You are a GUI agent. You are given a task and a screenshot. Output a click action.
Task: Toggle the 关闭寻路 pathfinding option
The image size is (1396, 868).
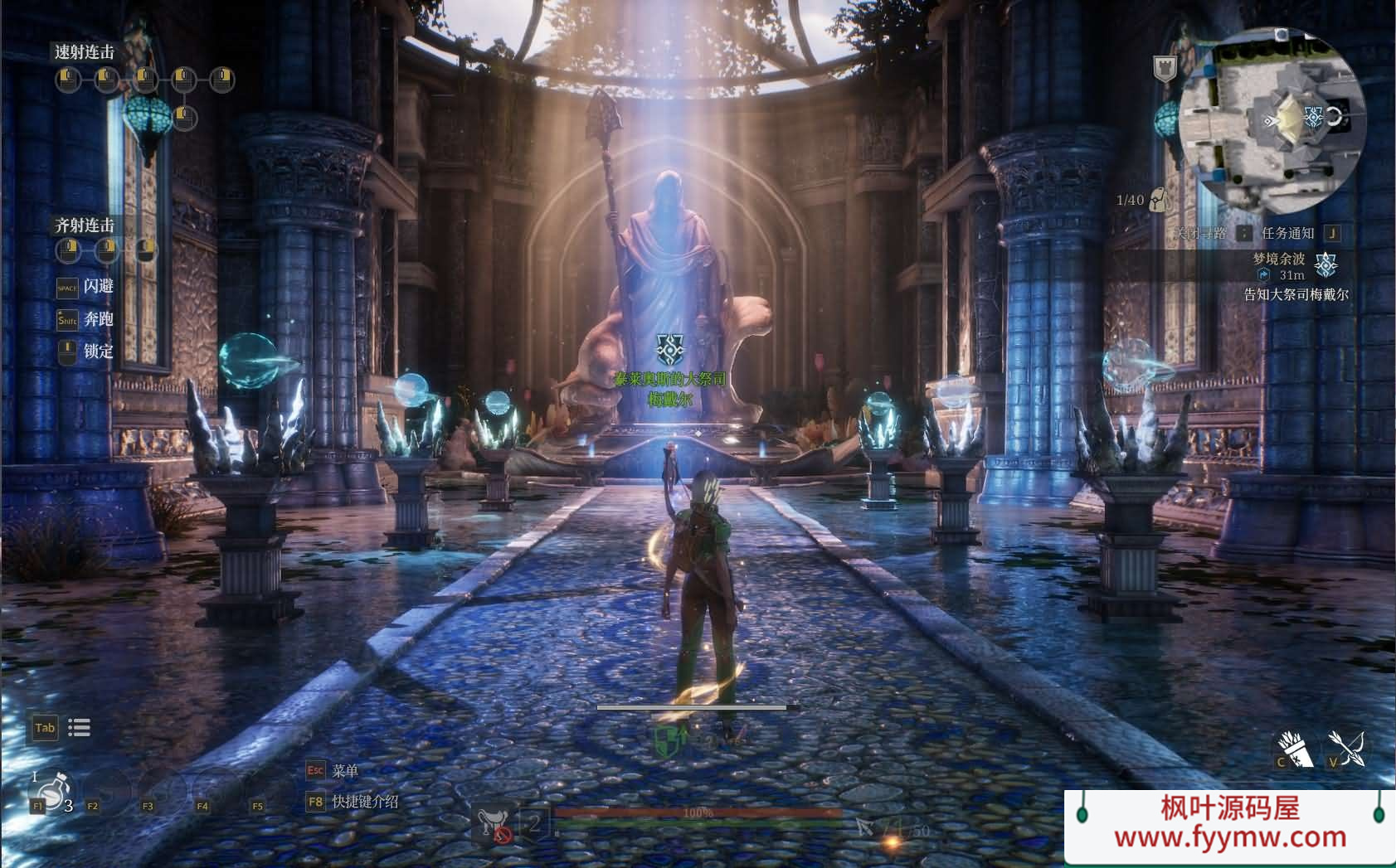pos(1201,233)
